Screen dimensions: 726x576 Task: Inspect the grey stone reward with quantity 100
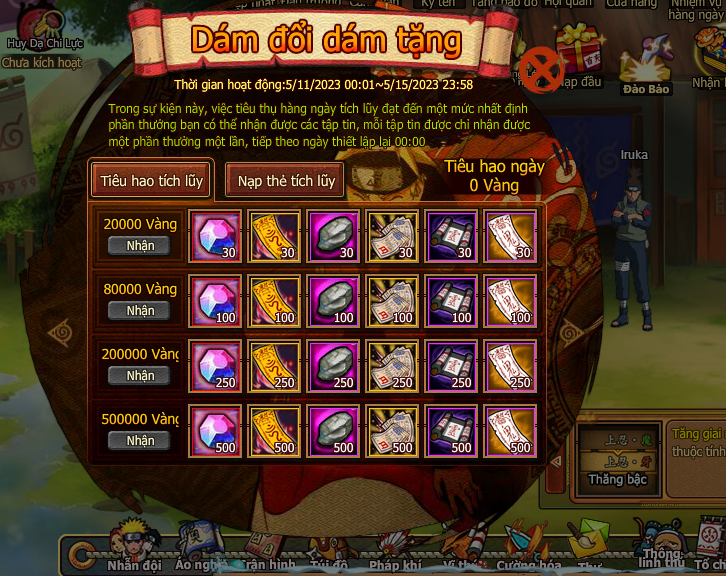333,301
